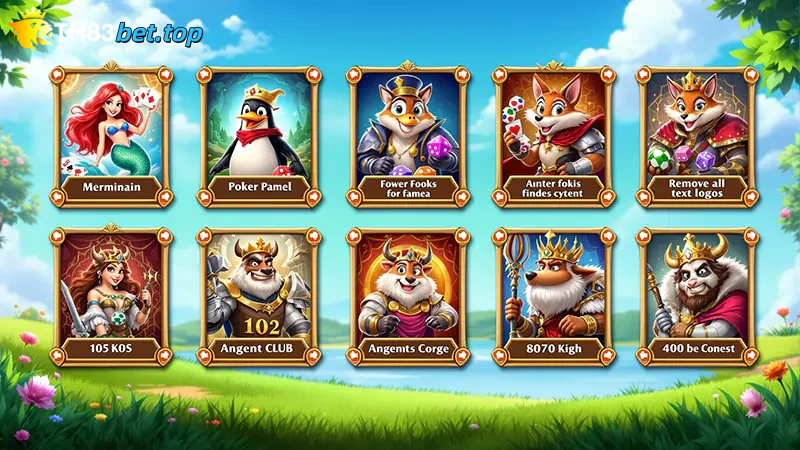Open the Angent CLUB card
Screen dimensions: 800x450
[x=259, y=297]
